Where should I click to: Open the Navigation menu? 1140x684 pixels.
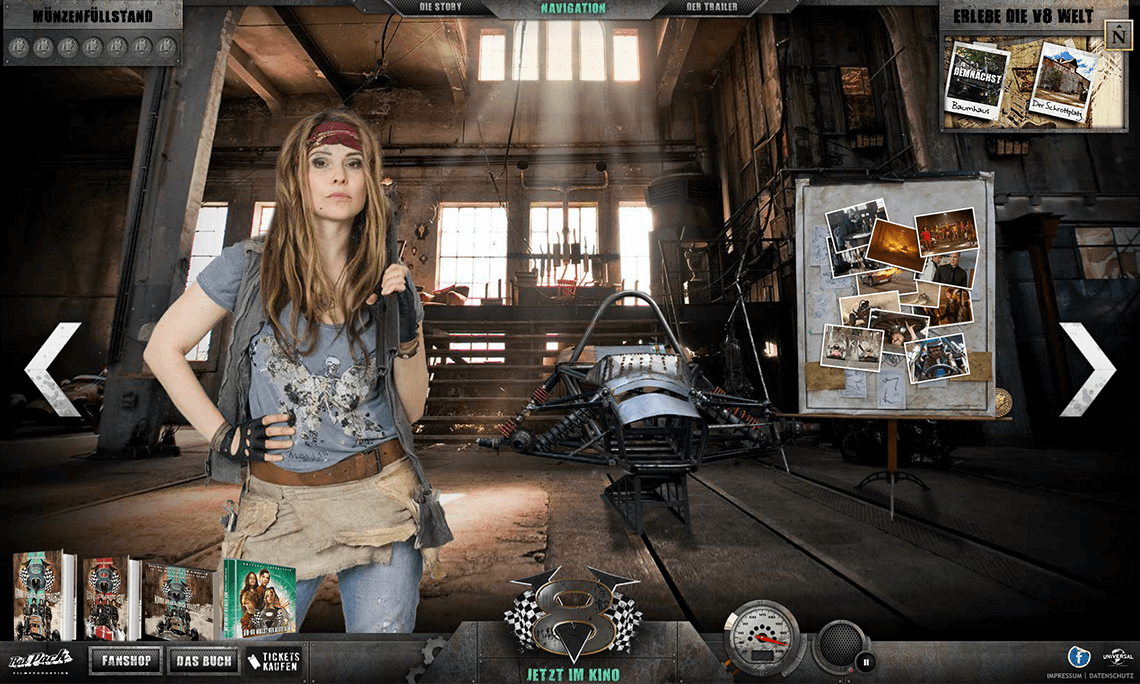click(573, 8)
